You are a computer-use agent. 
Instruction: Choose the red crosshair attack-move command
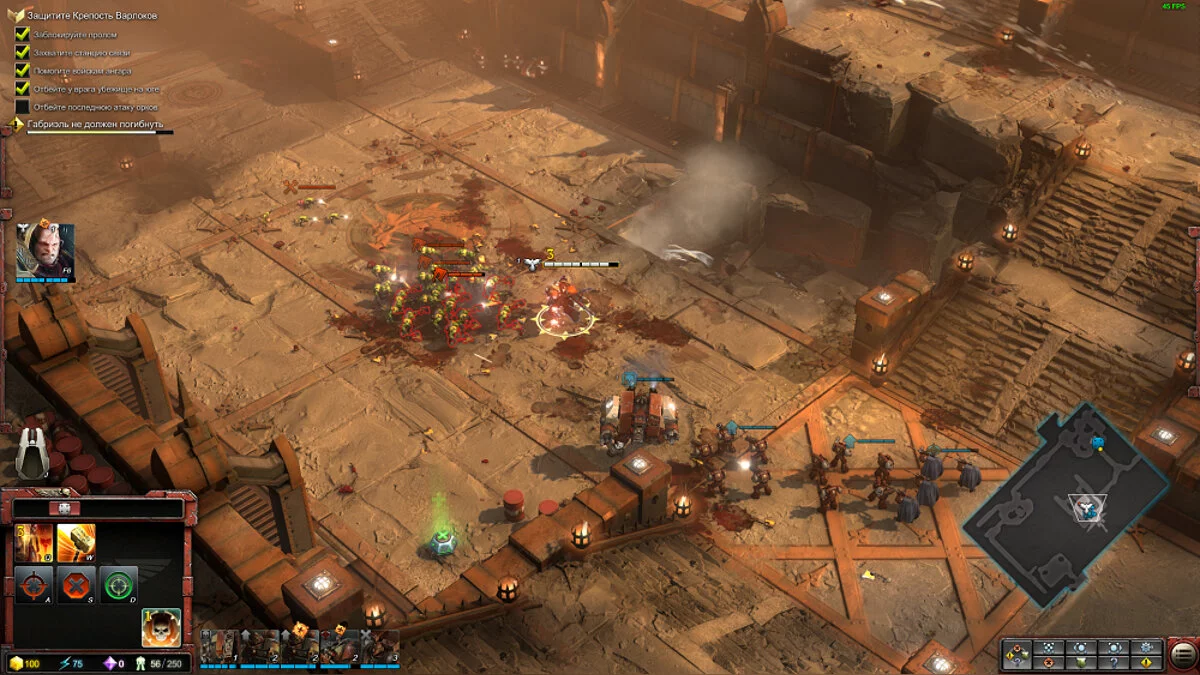click(33, 584)
